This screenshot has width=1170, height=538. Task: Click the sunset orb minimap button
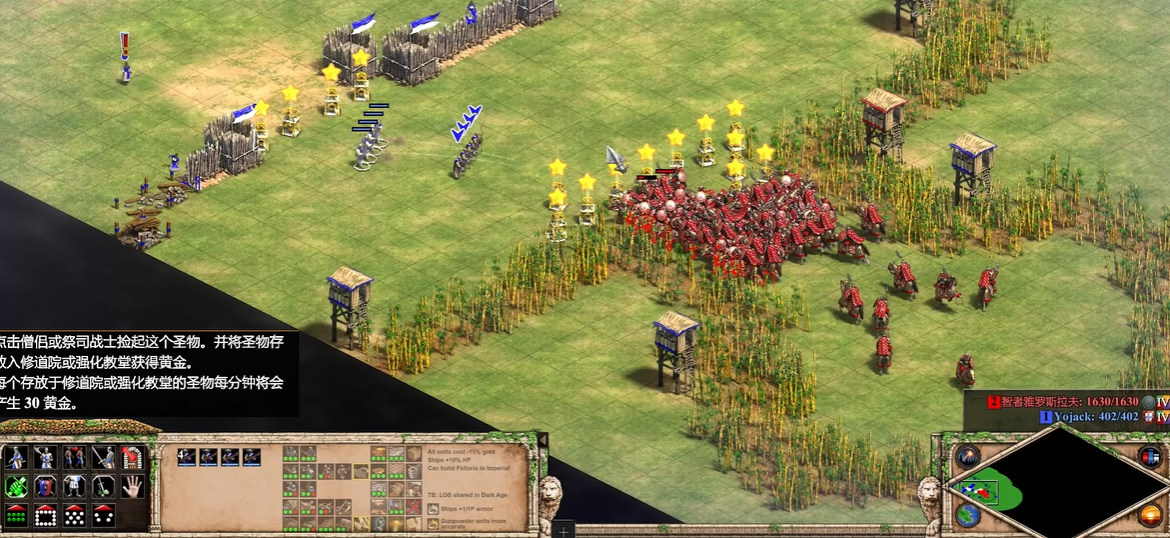(x=1149, y=515)
